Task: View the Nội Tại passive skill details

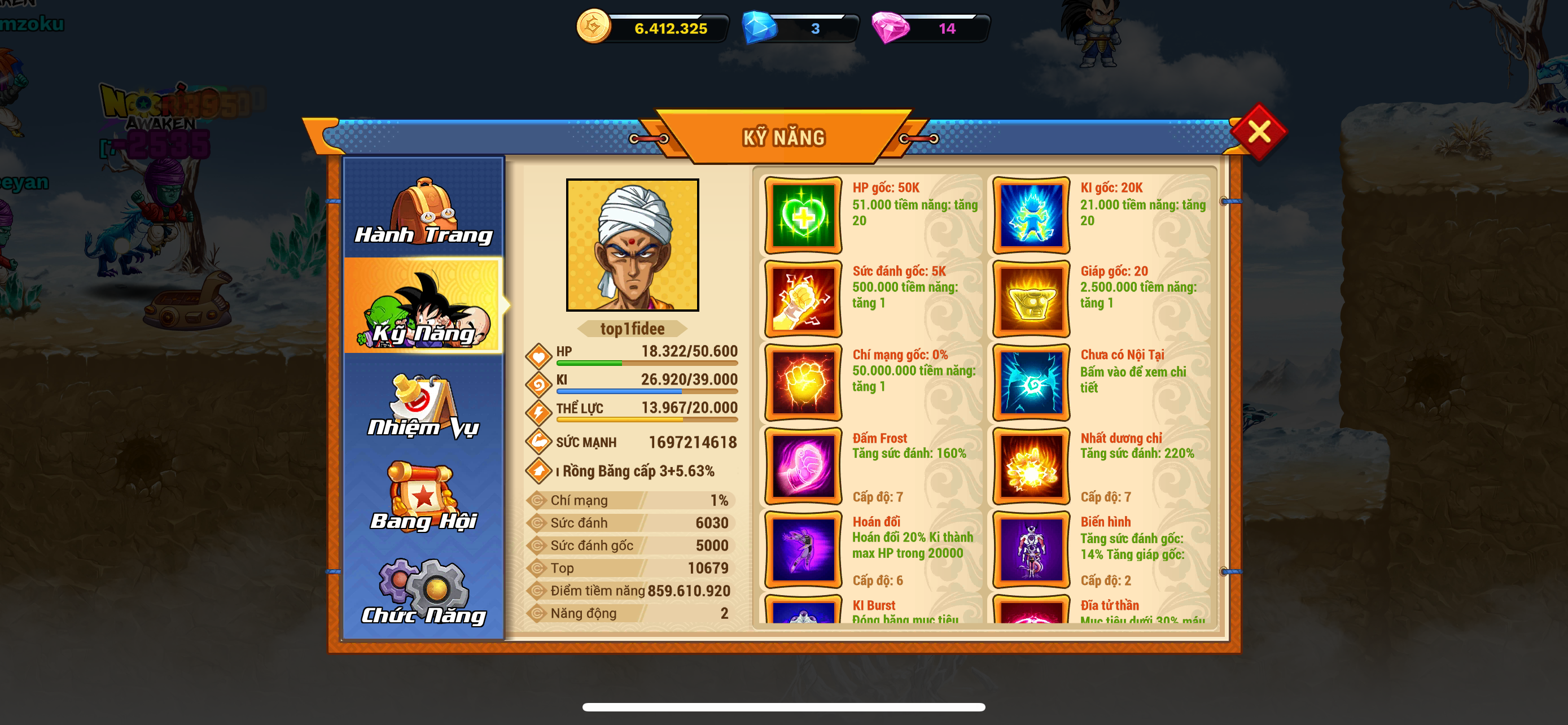Action: click(1031, 382)
